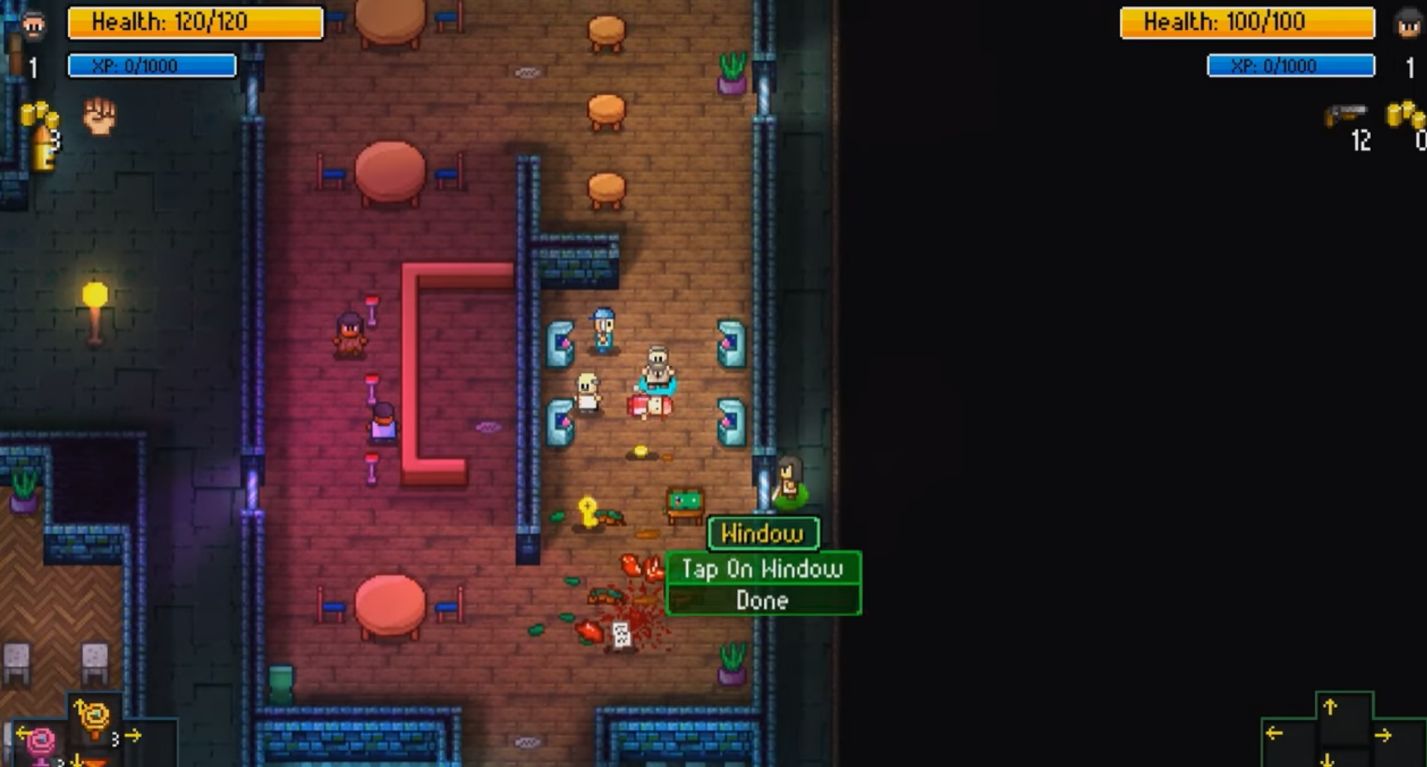This screenshot has height=767, width=1427.
Task: Tap the up arrow on the D-pad
Action: click(x=1330, y=707)
